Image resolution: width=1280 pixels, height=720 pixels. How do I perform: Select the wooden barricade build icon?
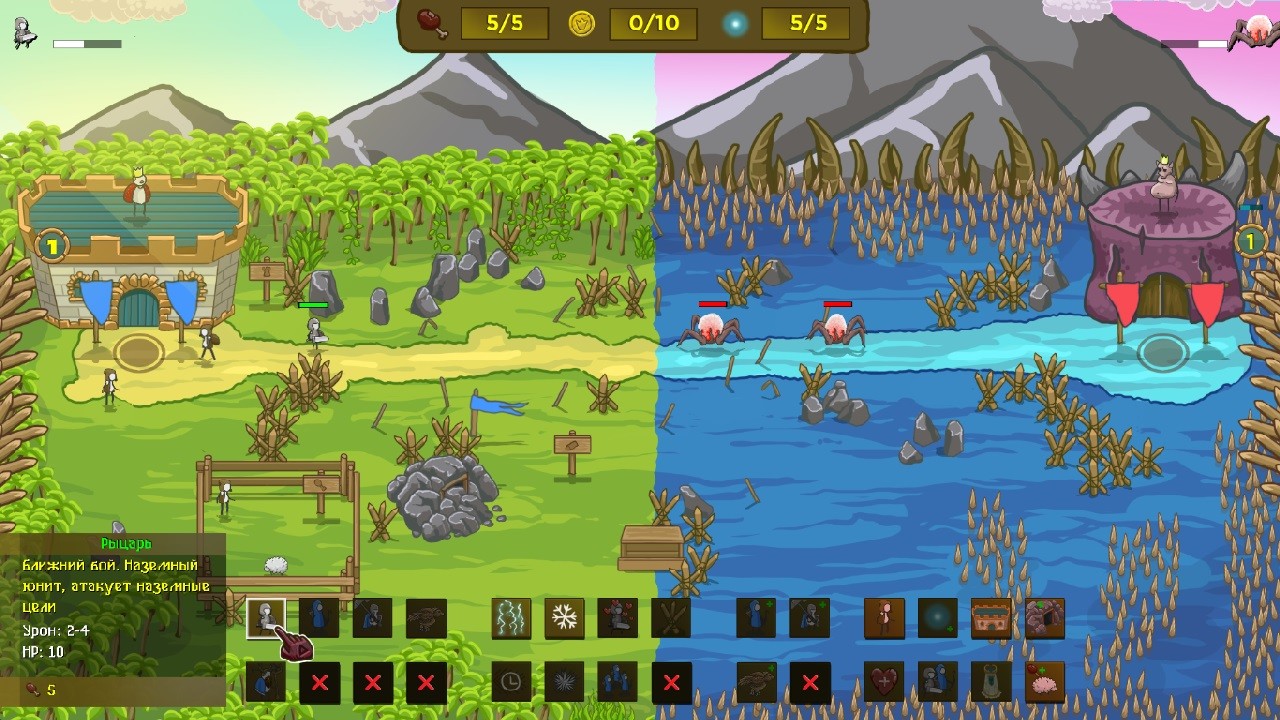pos(670,618)
